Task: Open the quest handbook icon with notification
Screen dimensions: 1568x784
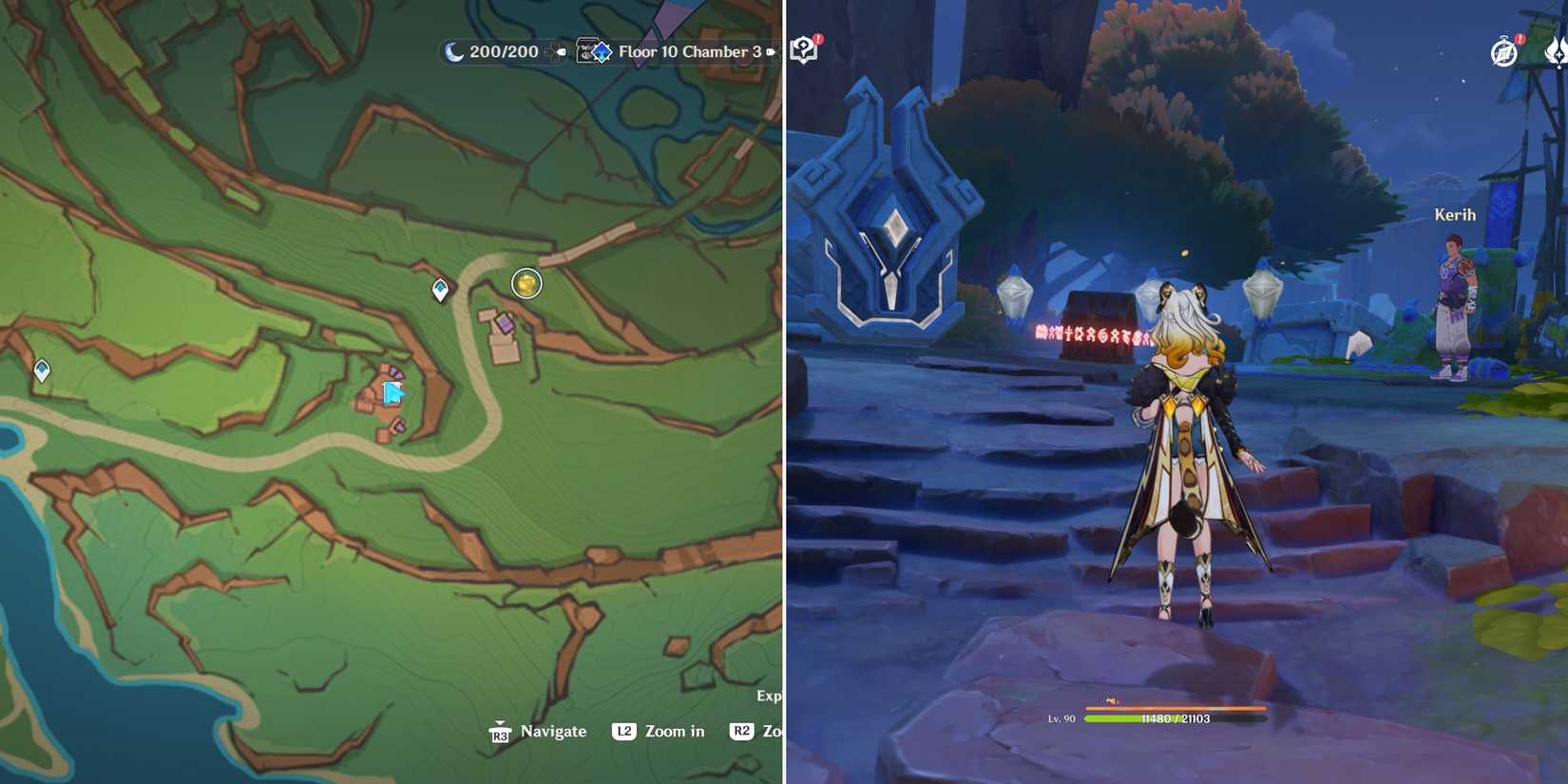Action: (x=801, y=50)
